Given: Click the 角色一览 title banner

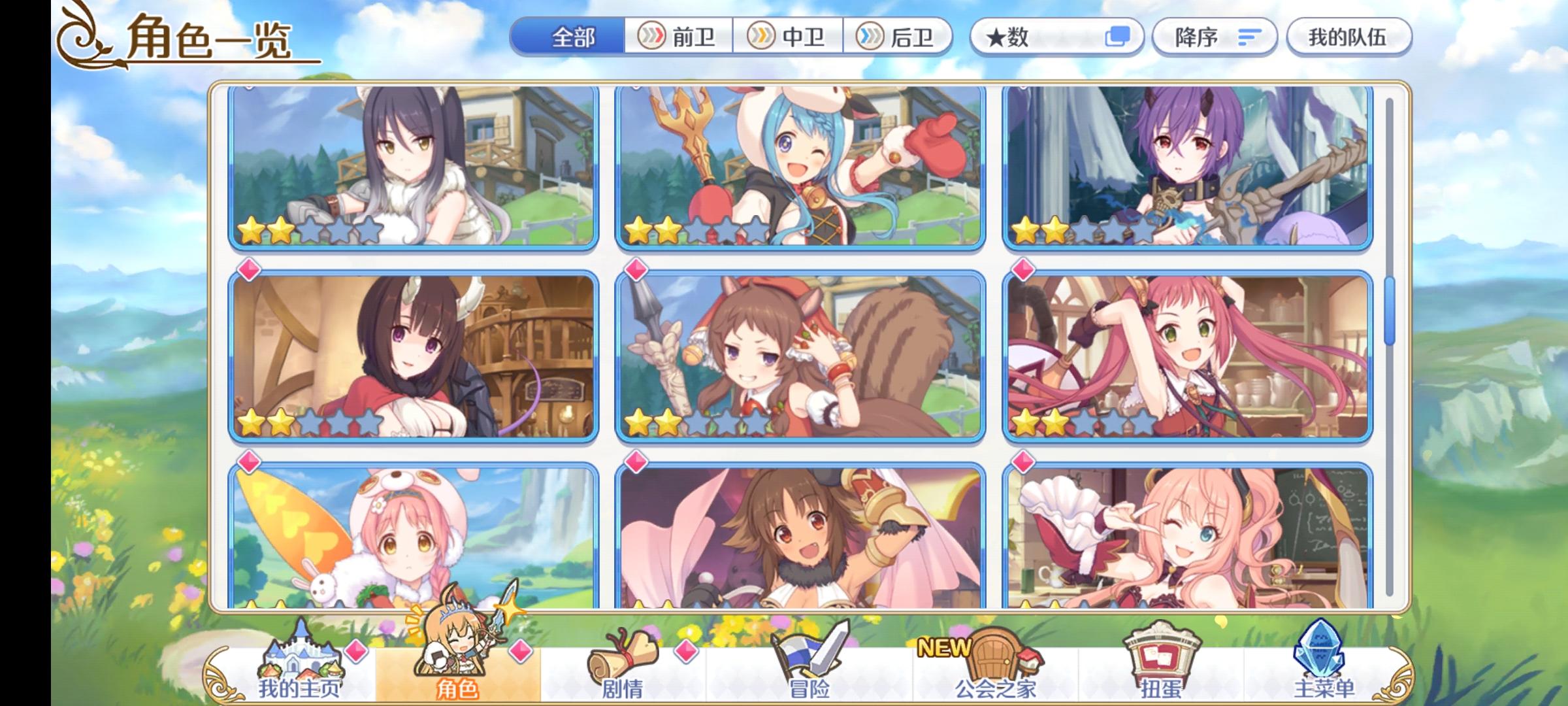Looking at the screenshot, I should (196, 39).
